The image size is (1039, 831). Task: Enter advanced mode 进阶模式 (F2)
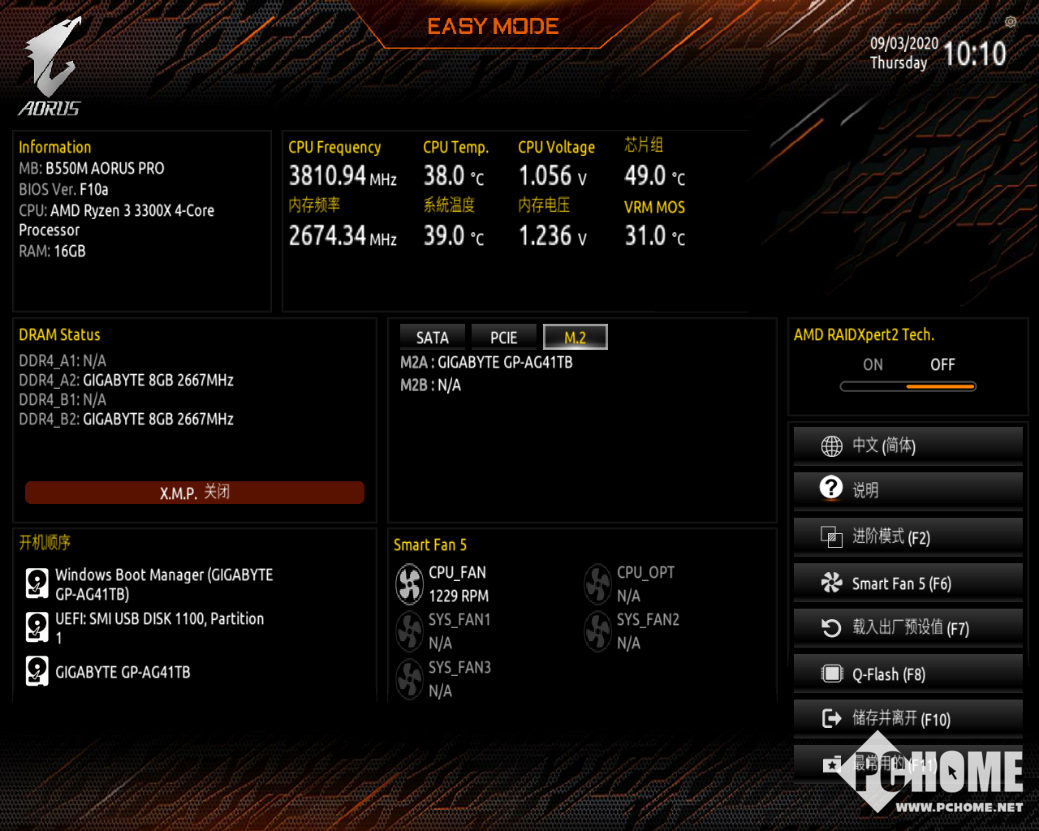pyautogui.click(x=908, y=537)
